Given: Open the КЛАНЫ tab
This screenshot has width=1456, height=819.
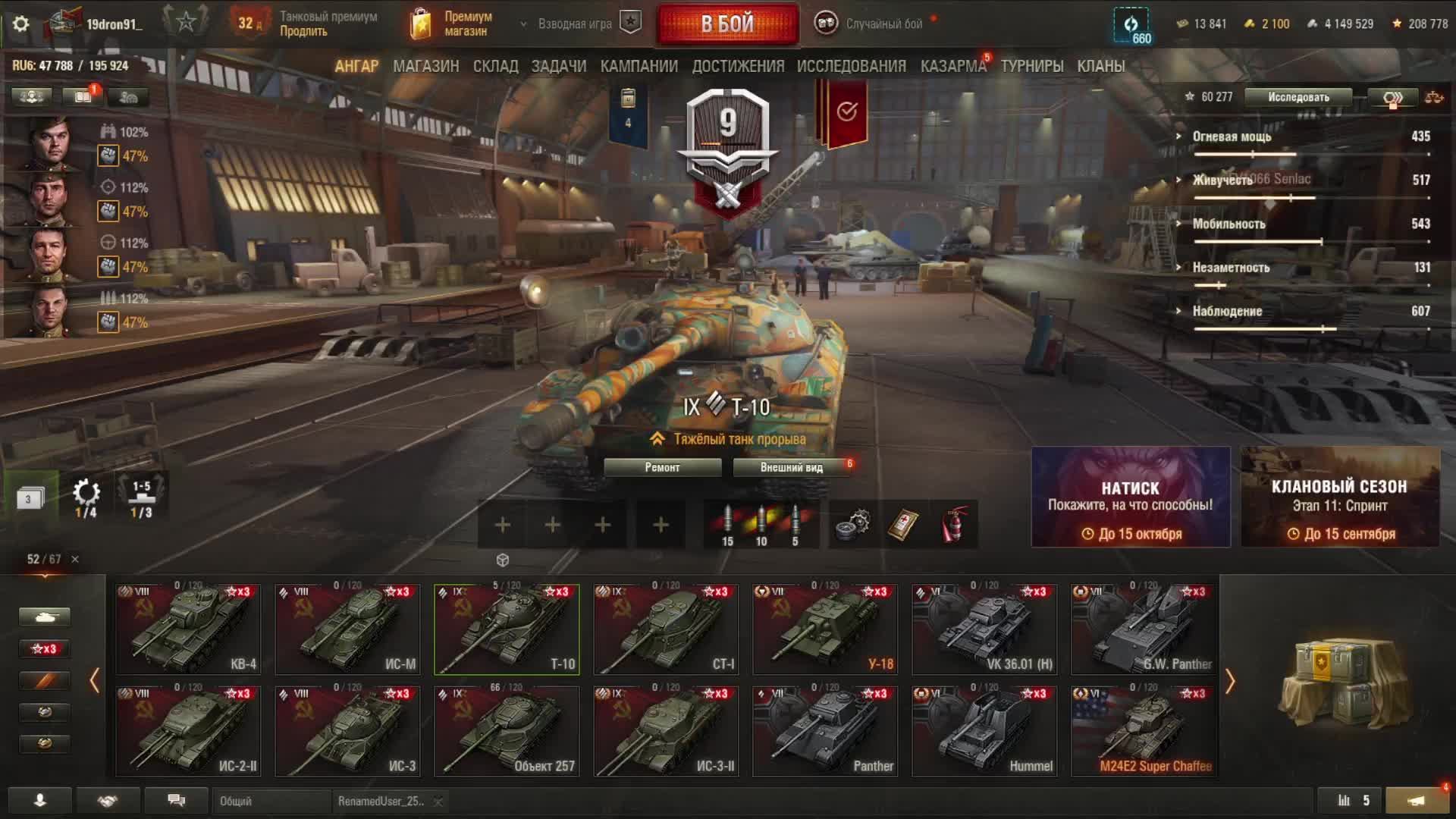Looking at the screenshot, I should (x=1100, y=67).
